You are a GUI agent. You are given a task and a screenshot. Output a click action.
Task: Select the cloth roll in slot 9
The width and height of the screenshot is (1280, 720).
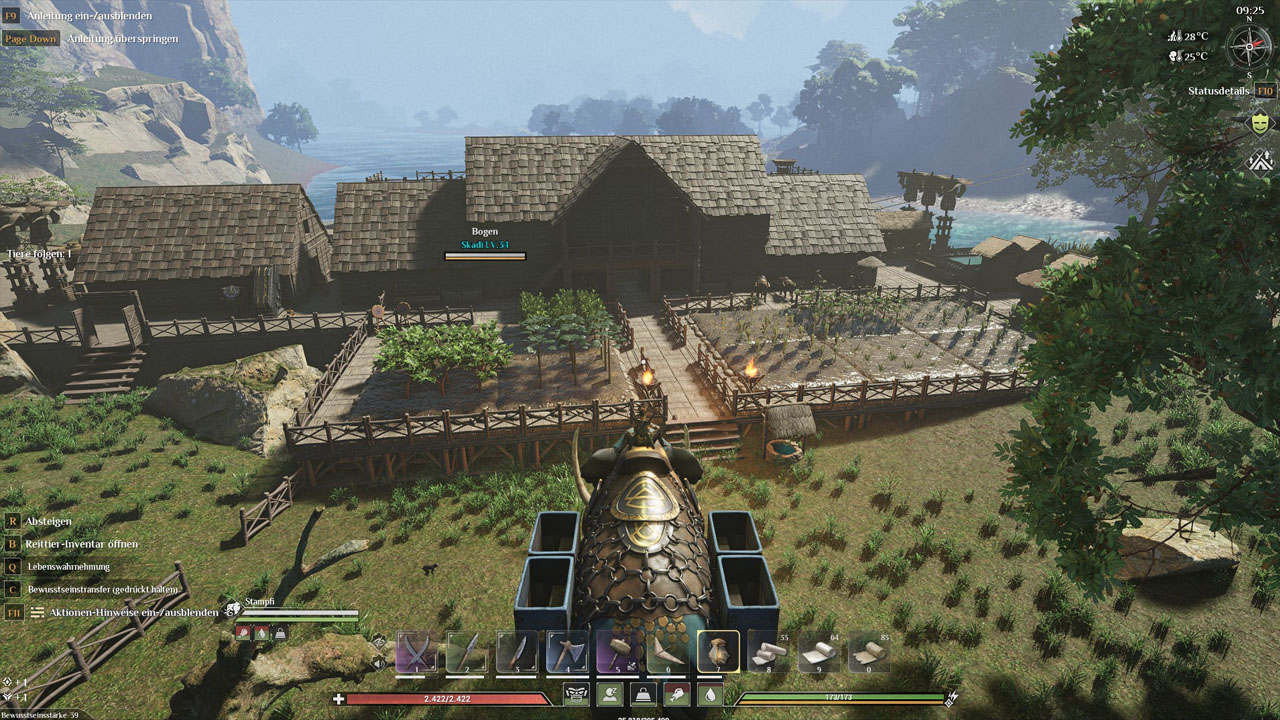point(818,654)
